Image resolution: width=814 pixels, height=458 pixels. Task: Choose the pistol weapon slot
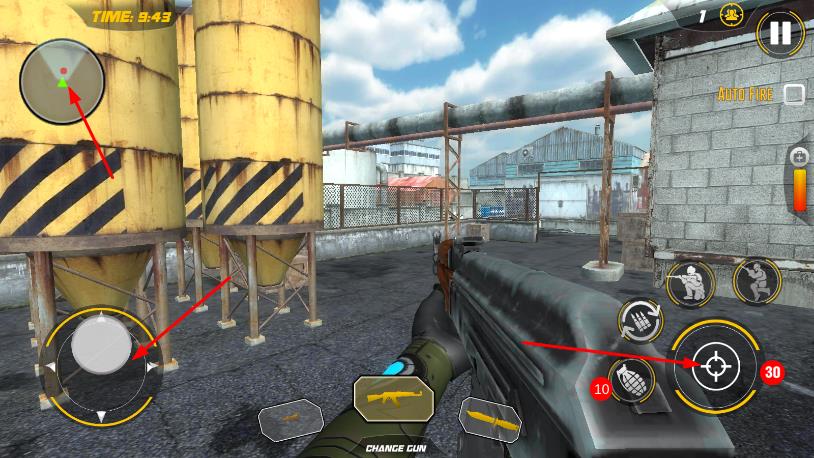[x=290, y=420]
